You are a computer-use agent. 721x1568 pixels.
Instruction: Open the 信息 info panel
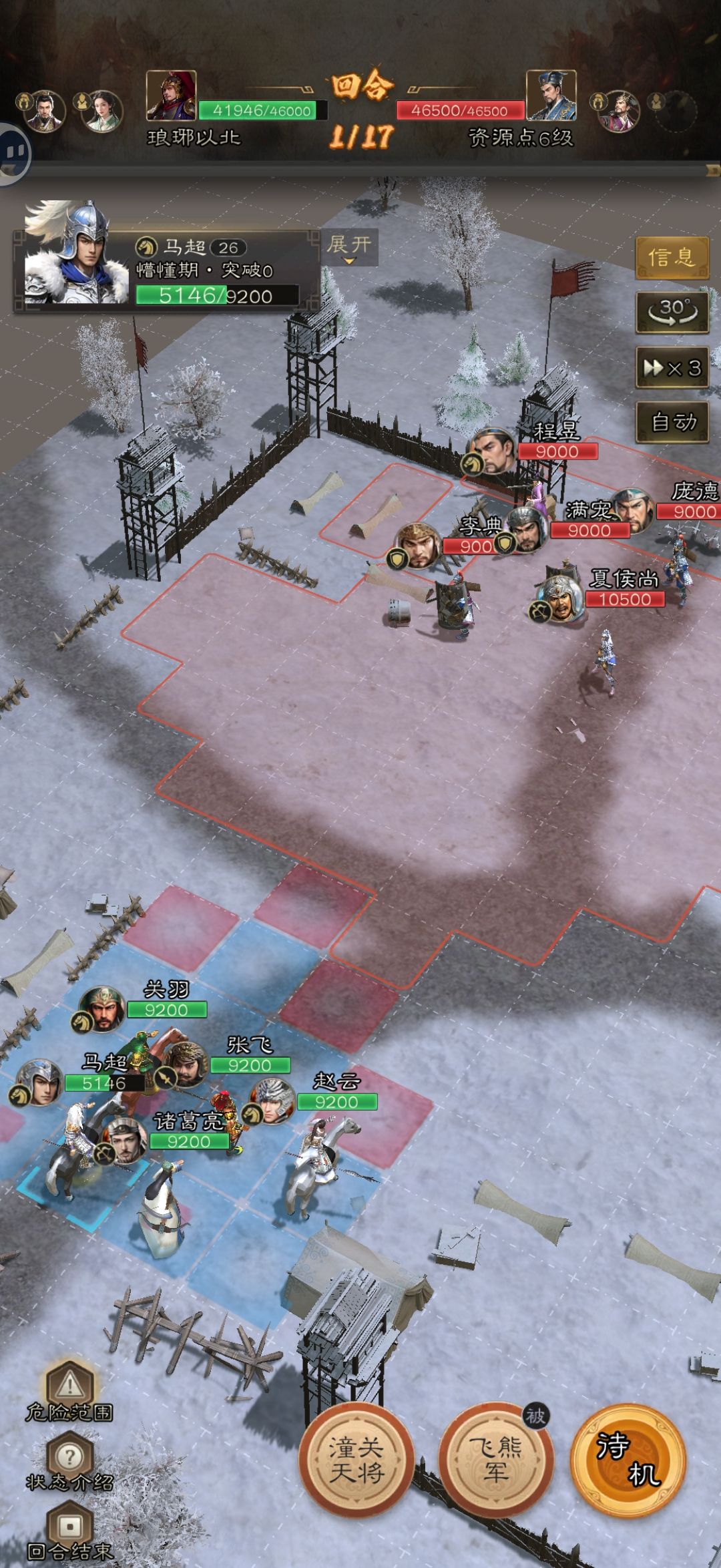(x=671, y=257)
